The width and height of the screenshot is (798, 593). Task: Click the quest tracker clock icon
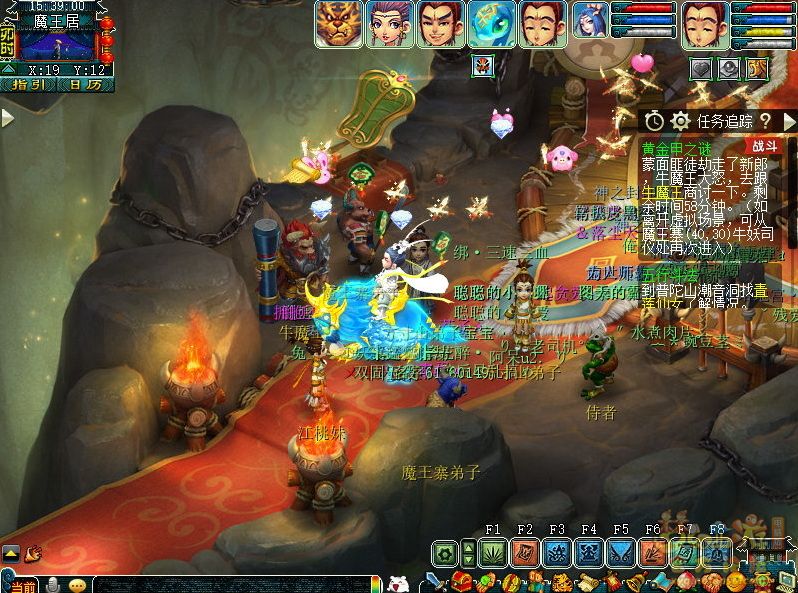654,121
